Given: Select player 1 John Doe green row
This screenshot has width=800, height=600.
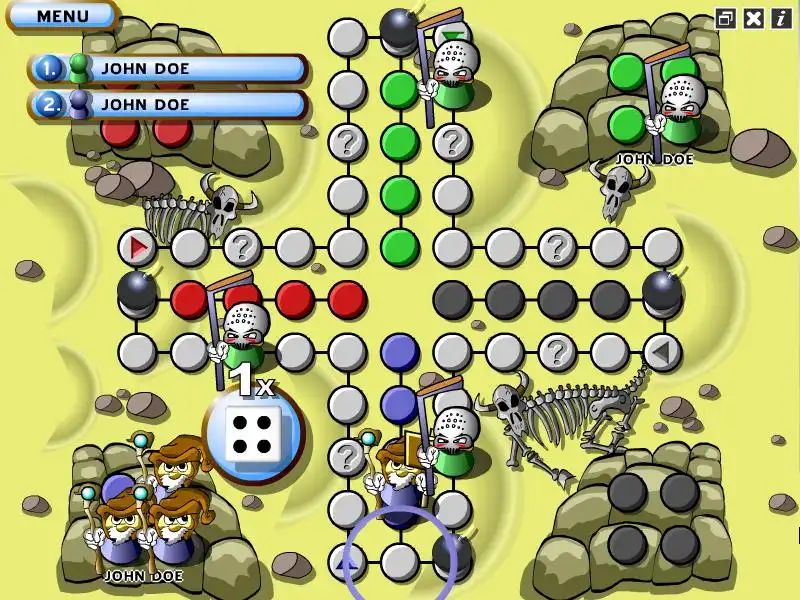Looking at the screenshot, I should pyautogui.click(x=168, y=69).
